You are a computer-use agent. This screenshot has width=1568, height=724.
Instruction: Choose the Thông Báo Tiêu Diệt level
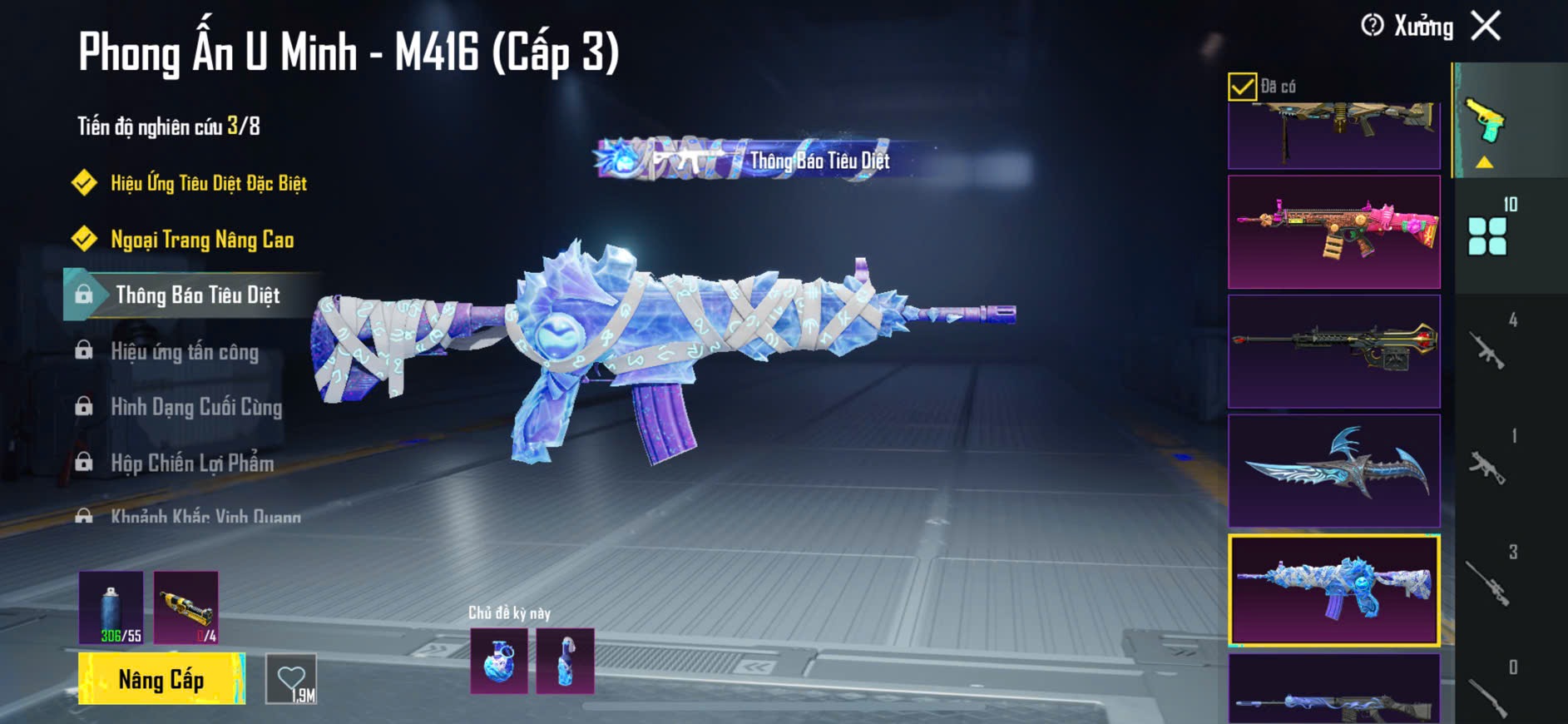coord(197,295)
